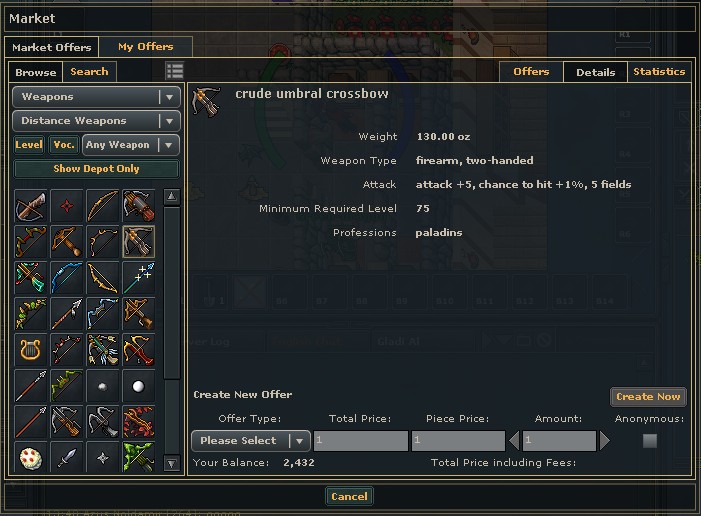Click the Piece Price input field
This screenshot has height=516, width=701.
click(457, 441)
